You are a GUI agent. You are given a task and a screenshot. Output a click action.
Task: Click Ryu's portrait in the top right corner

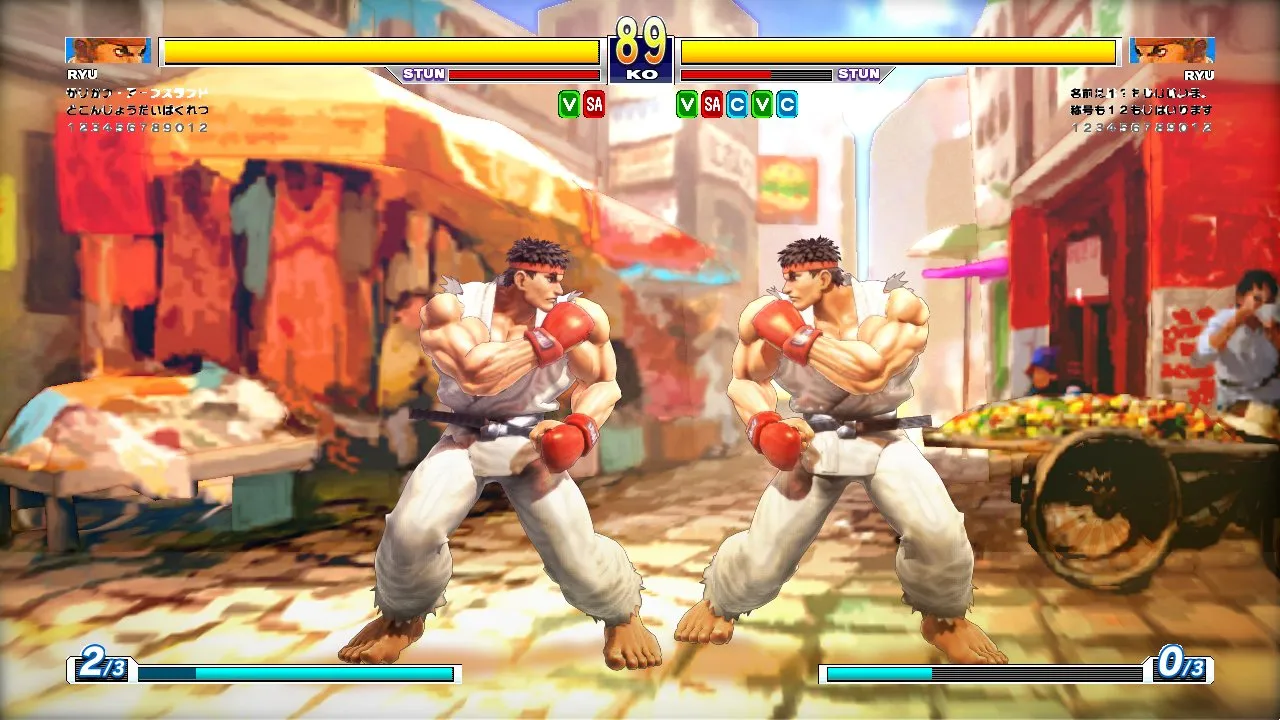[1170, 49]
